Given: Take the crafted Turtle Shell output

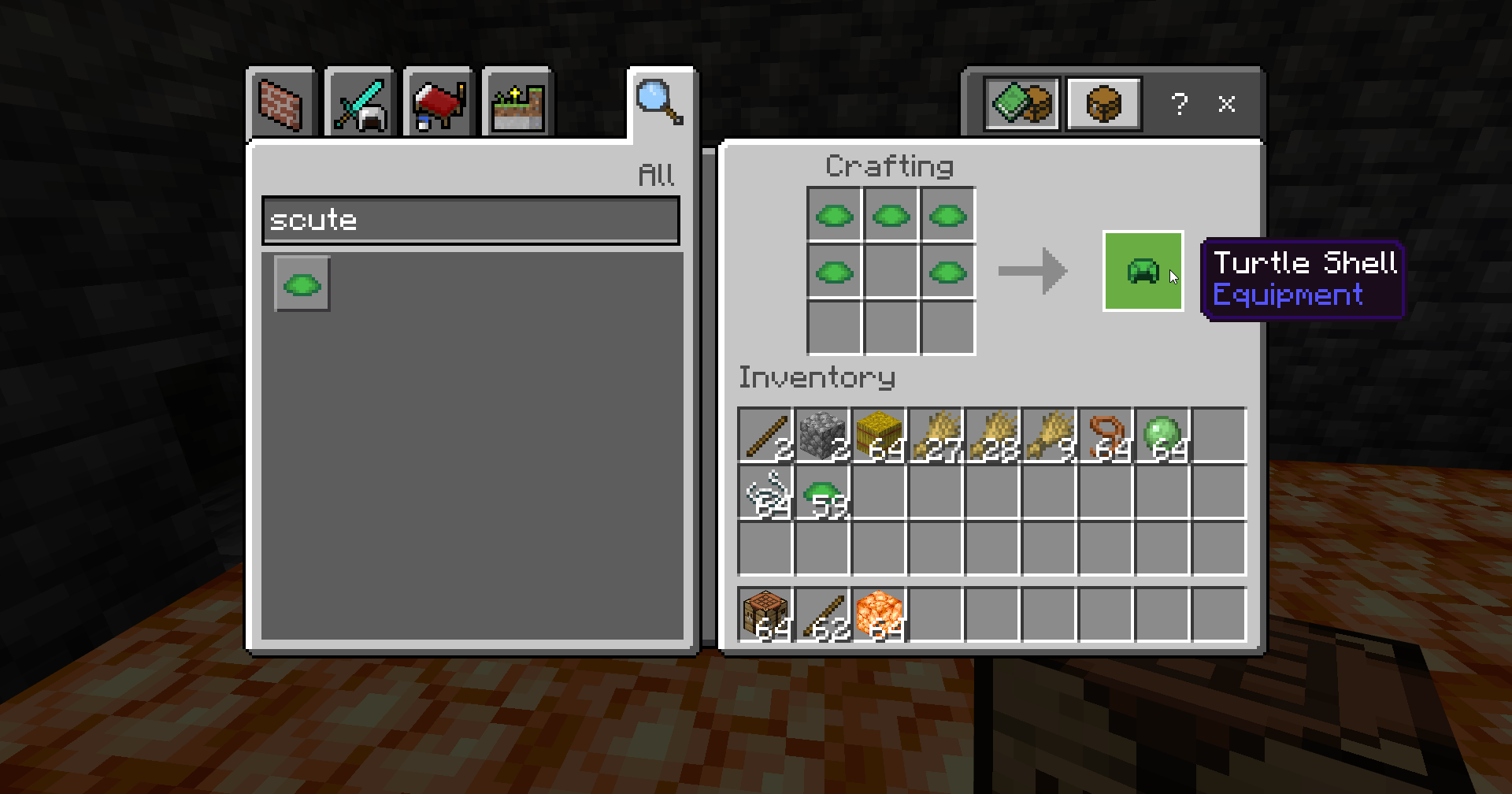Looking at the screenshot, I should 1143,271.
